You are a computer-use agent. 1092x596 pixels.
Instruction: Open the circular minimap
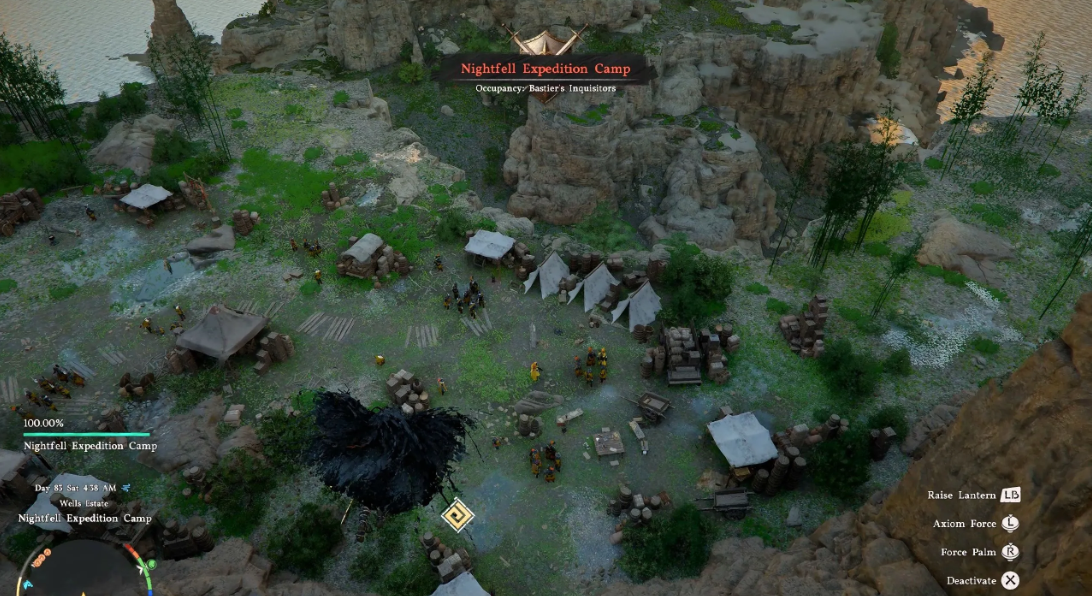pyautogui.click(x=83, y=572)
